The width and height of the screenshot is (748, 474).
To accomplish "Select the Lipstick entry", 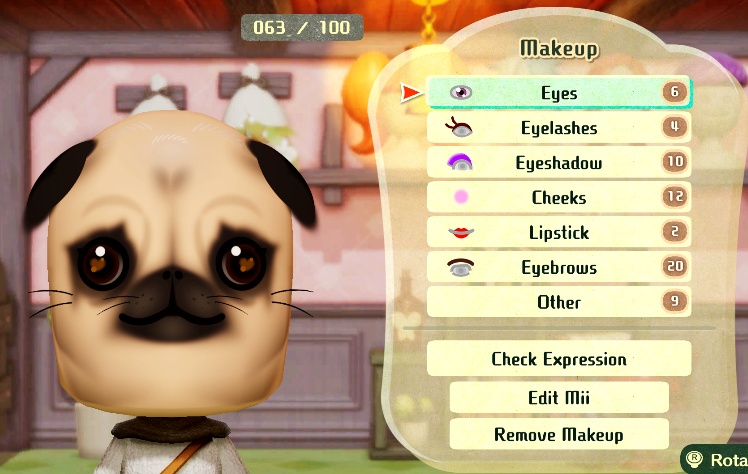I will [x=559, y=233].
